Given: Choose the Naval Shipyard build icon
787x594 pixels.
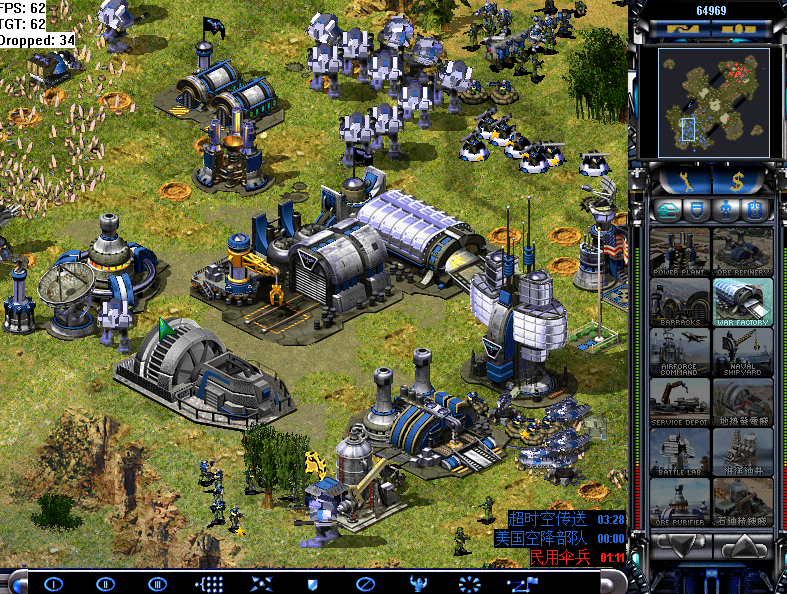Looking at the screenshot, I should coord(742,351).
